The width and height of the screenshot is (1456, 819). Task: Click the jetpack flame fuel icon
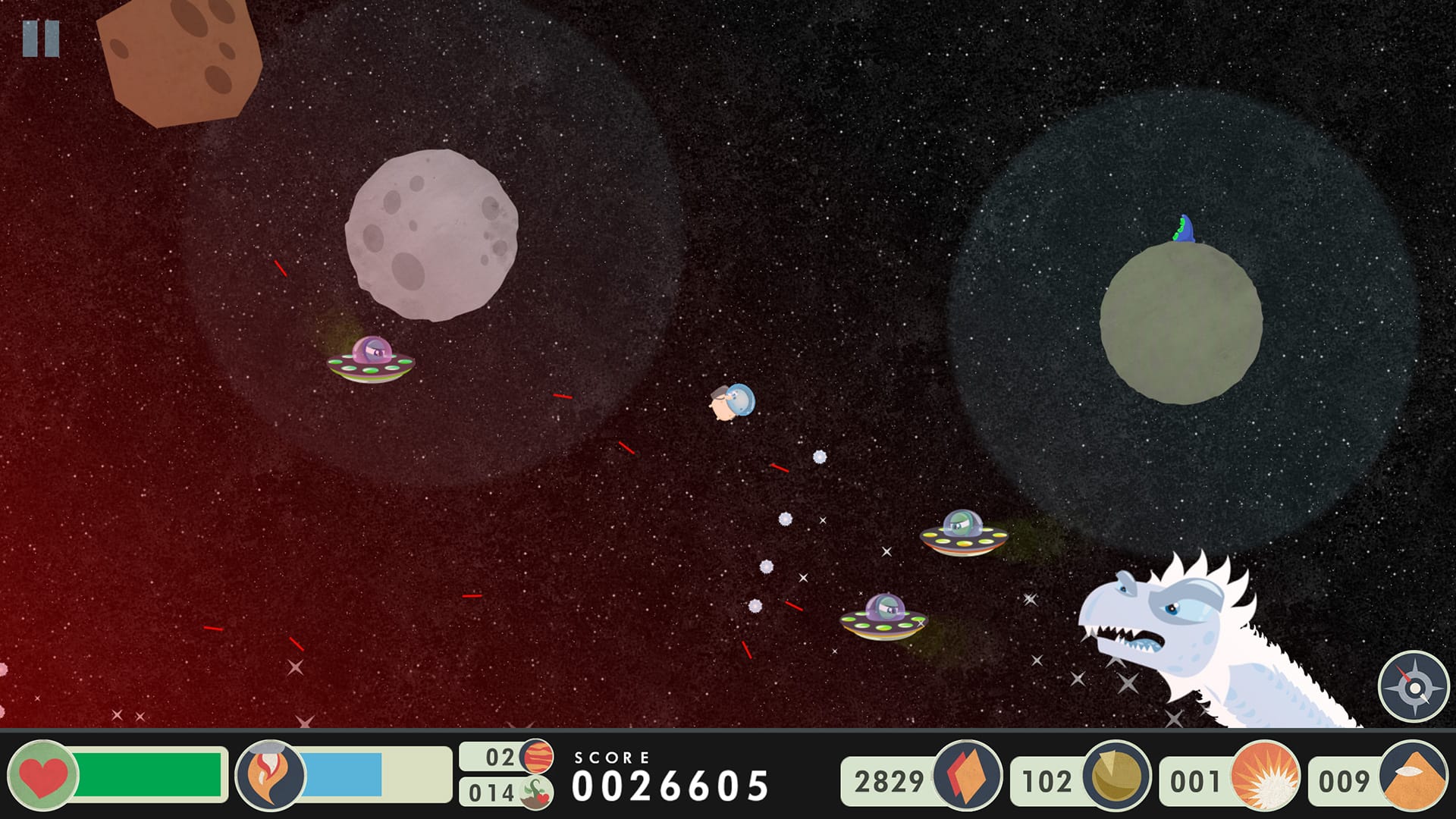(x=271, y=775)
